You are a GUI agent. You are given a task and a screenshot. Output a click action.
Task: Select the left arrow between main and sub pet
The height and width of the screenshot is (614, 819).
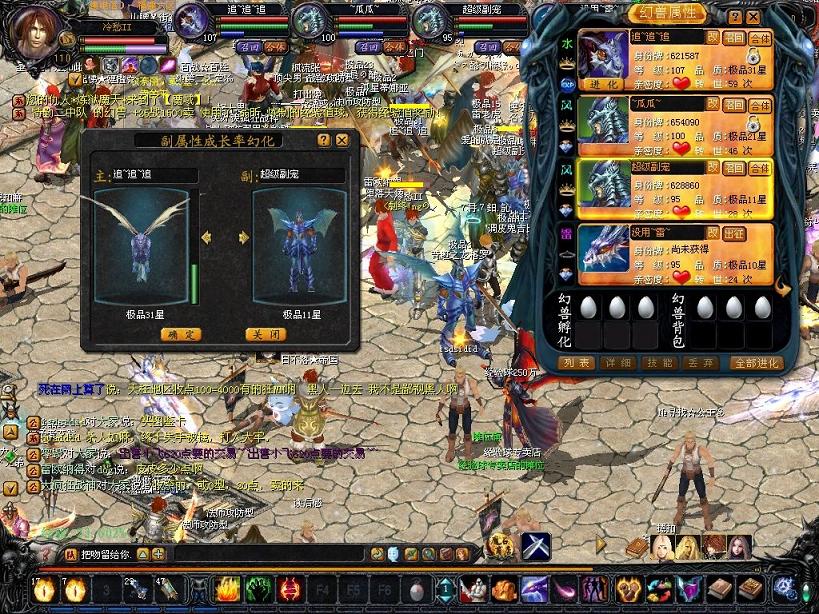click(x=206, y=237)
